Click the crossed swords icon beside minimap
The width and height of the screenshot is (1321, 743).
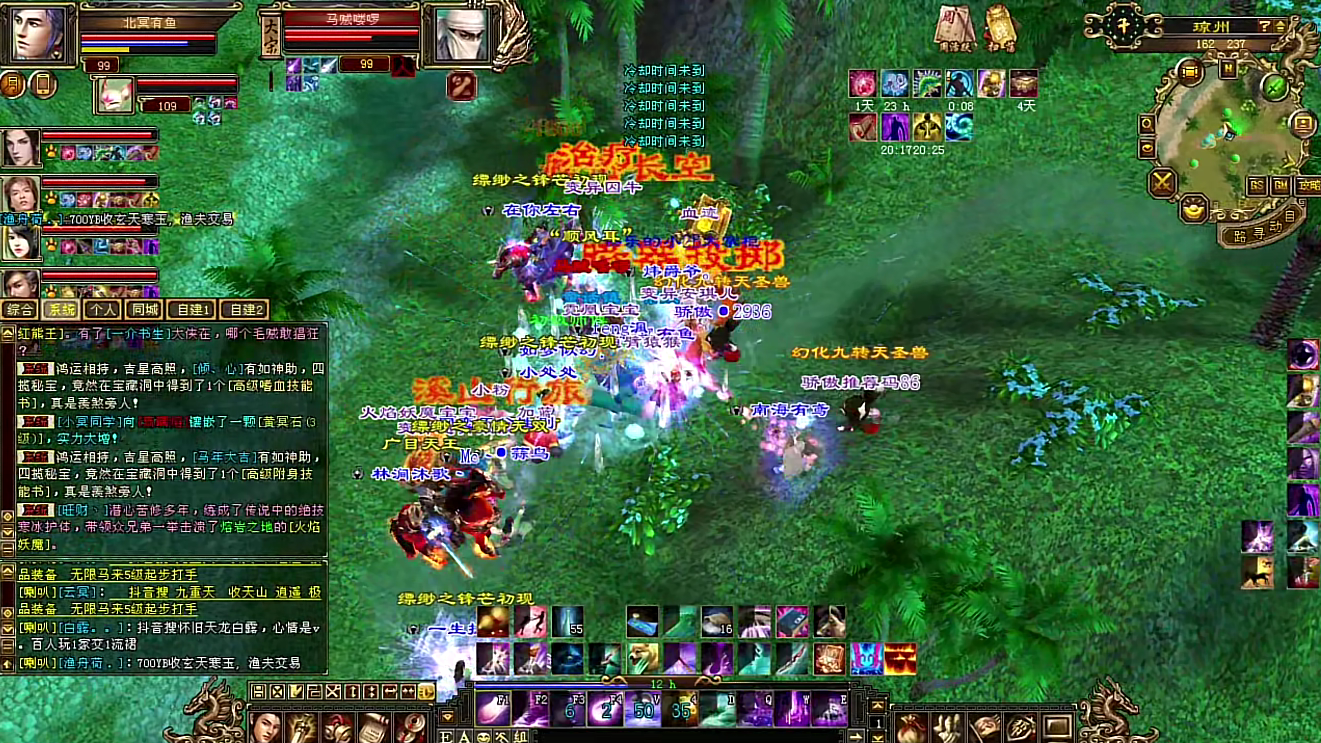point(1162,183)
